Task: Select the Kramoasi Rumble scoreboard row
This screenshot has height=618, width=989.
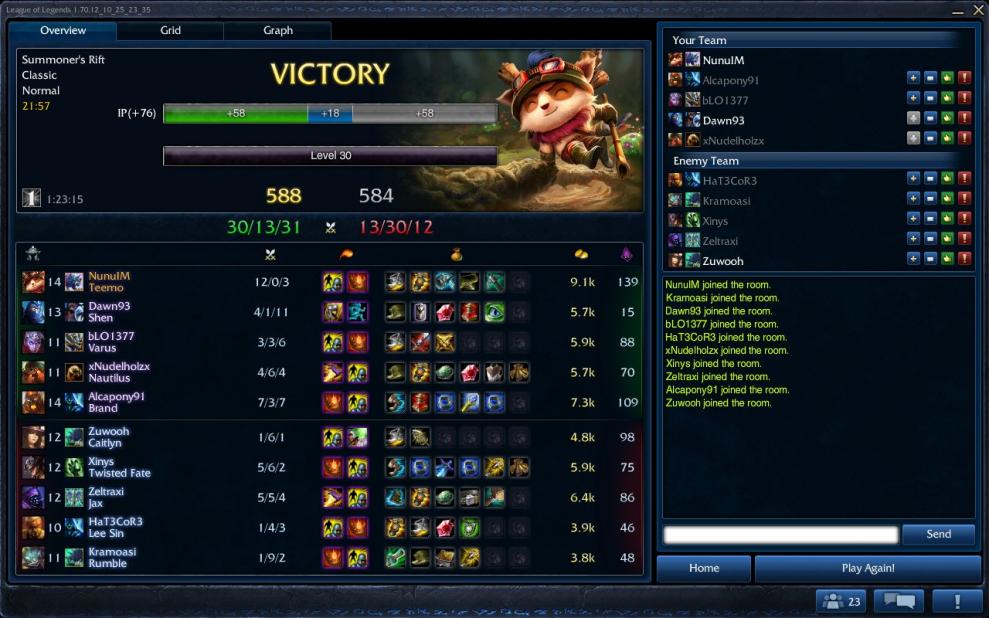Action: pos(330,558)
